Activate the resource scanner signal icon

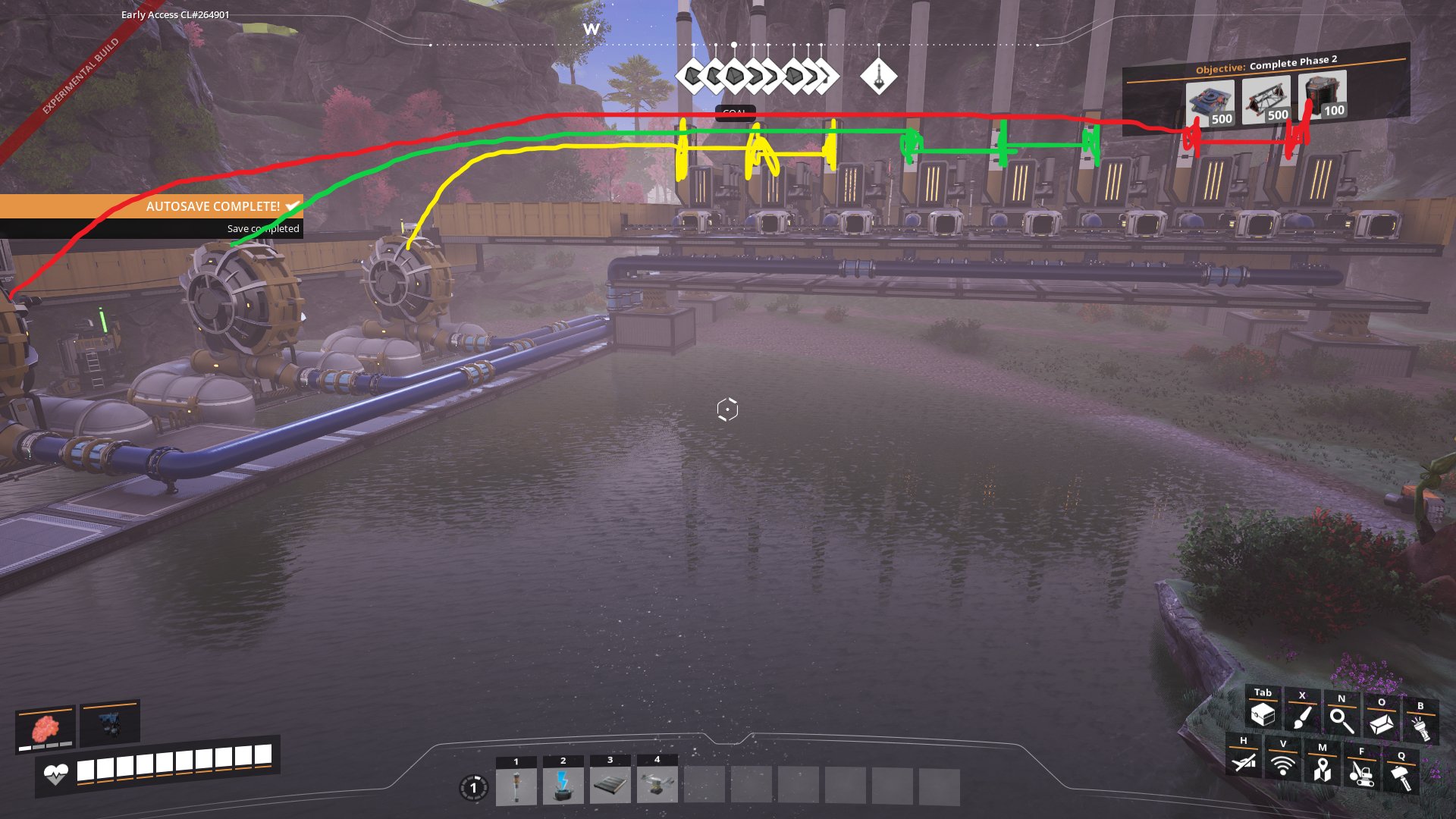(1283, 764)
